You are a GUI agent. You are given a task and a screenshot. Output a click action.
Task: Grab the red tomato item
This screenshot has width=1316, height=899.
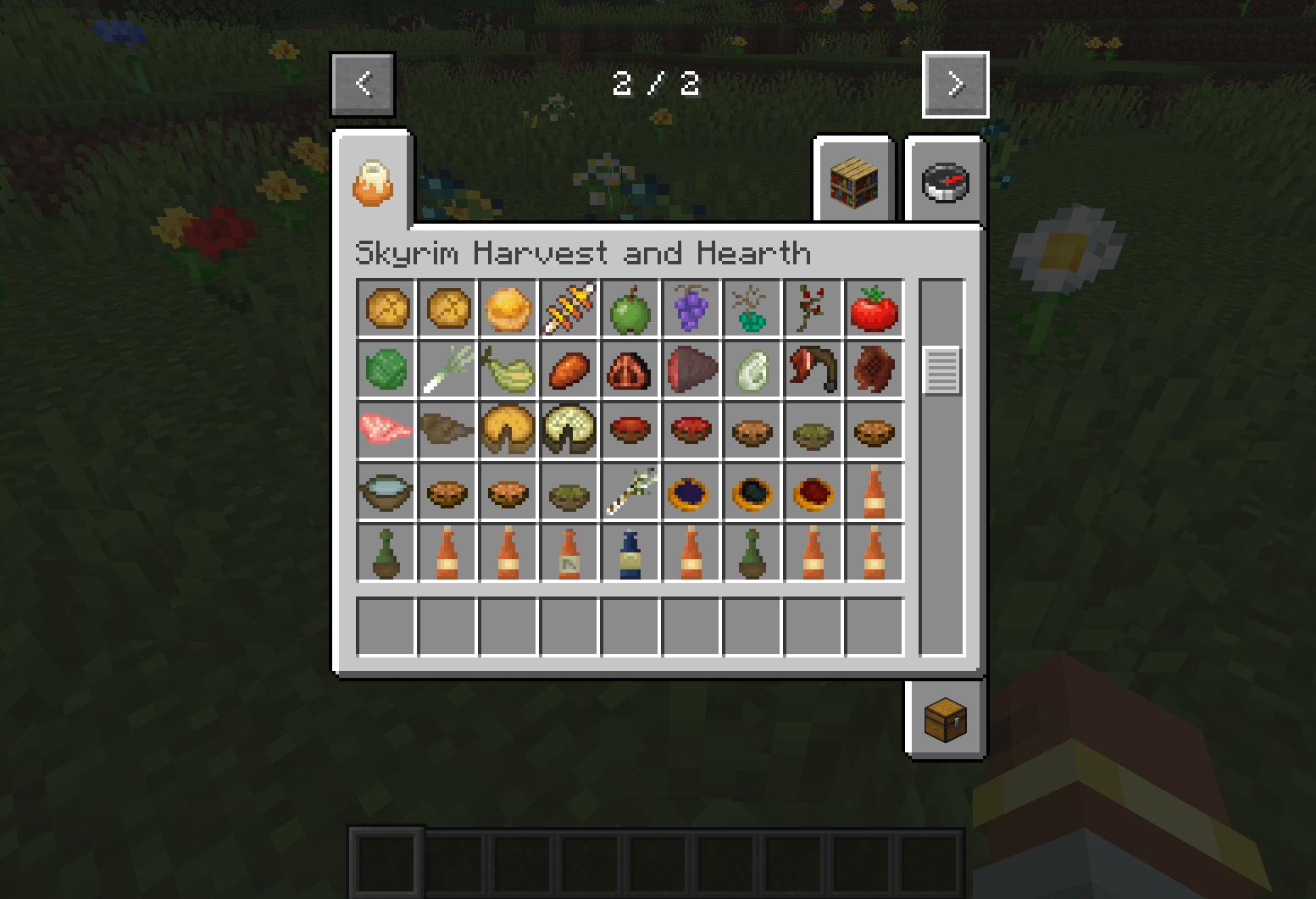pos(875,309)
